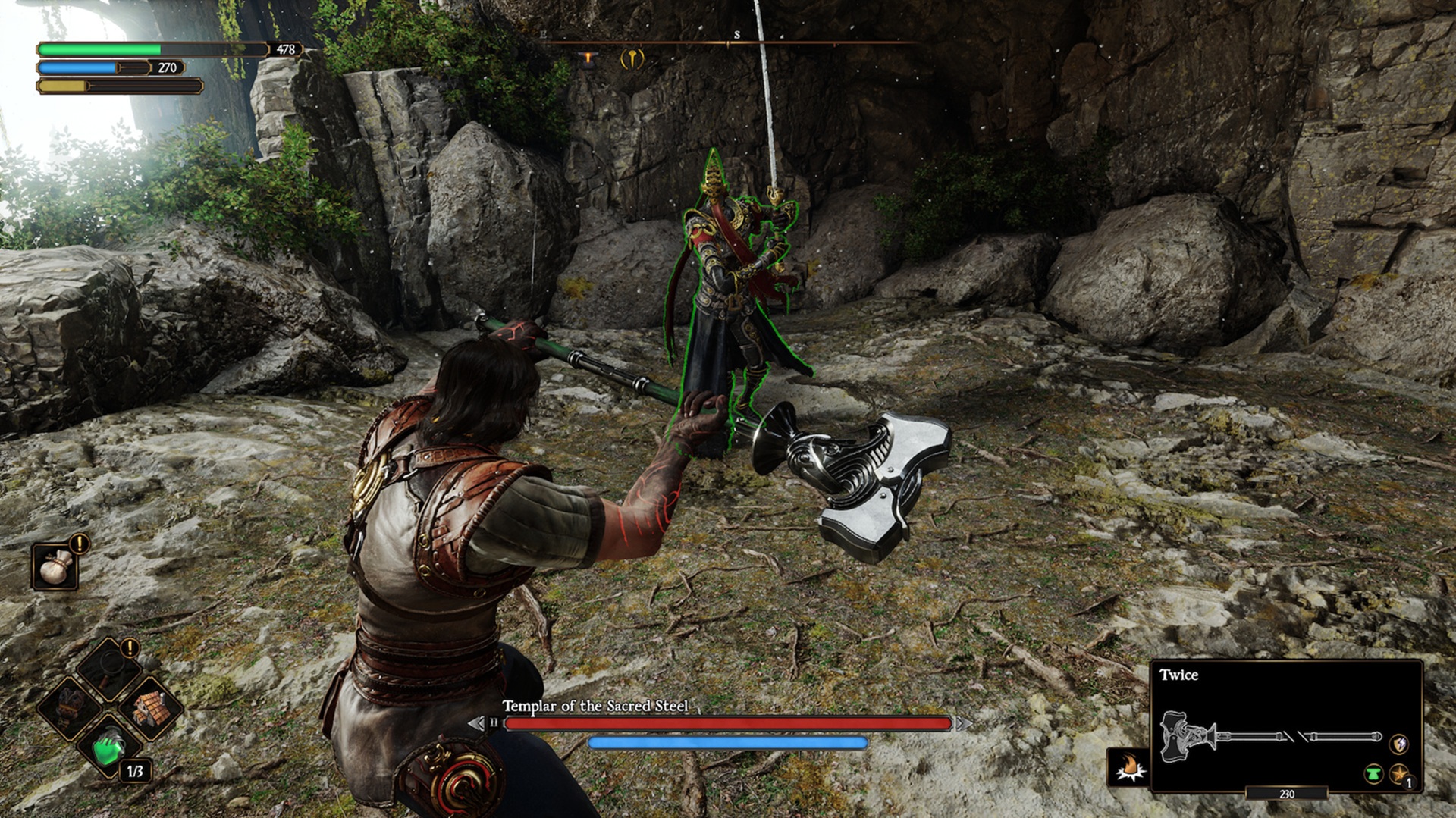Click the green anvil weapon icon
This screenshot has width=1456, height=818.
pyautogui.click(x=1373, y=775)
